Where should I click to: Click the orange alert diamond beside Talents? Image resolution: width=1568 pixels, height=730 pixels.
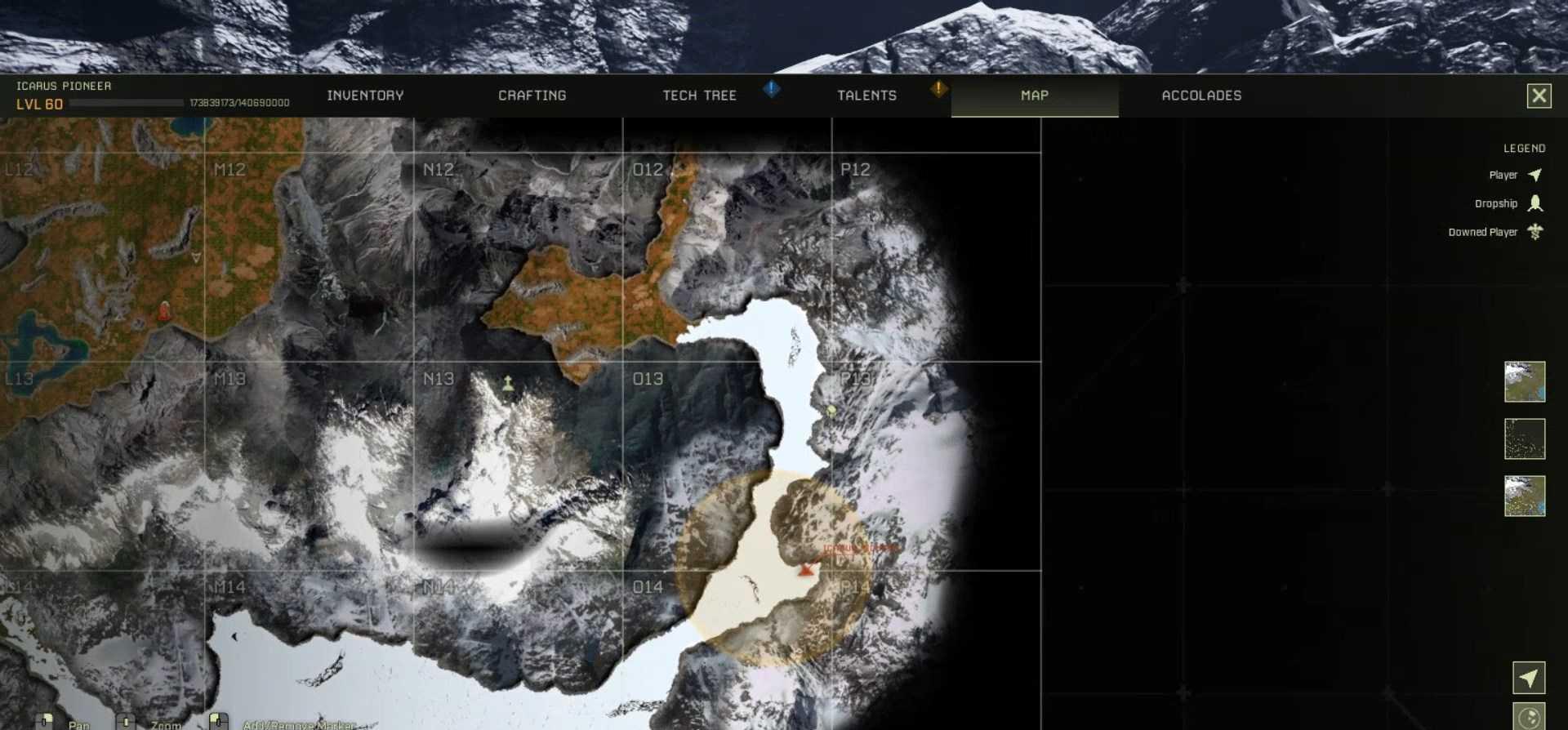tap(938, 90)
